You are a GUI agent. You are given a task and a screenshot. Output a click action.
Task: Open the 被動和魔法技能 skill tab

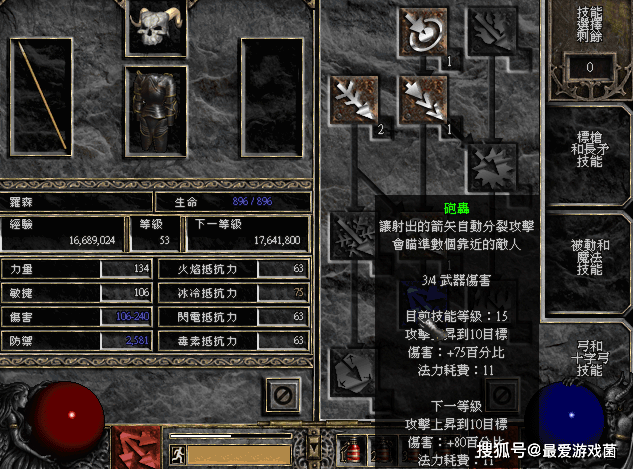[x=588, y=256]
